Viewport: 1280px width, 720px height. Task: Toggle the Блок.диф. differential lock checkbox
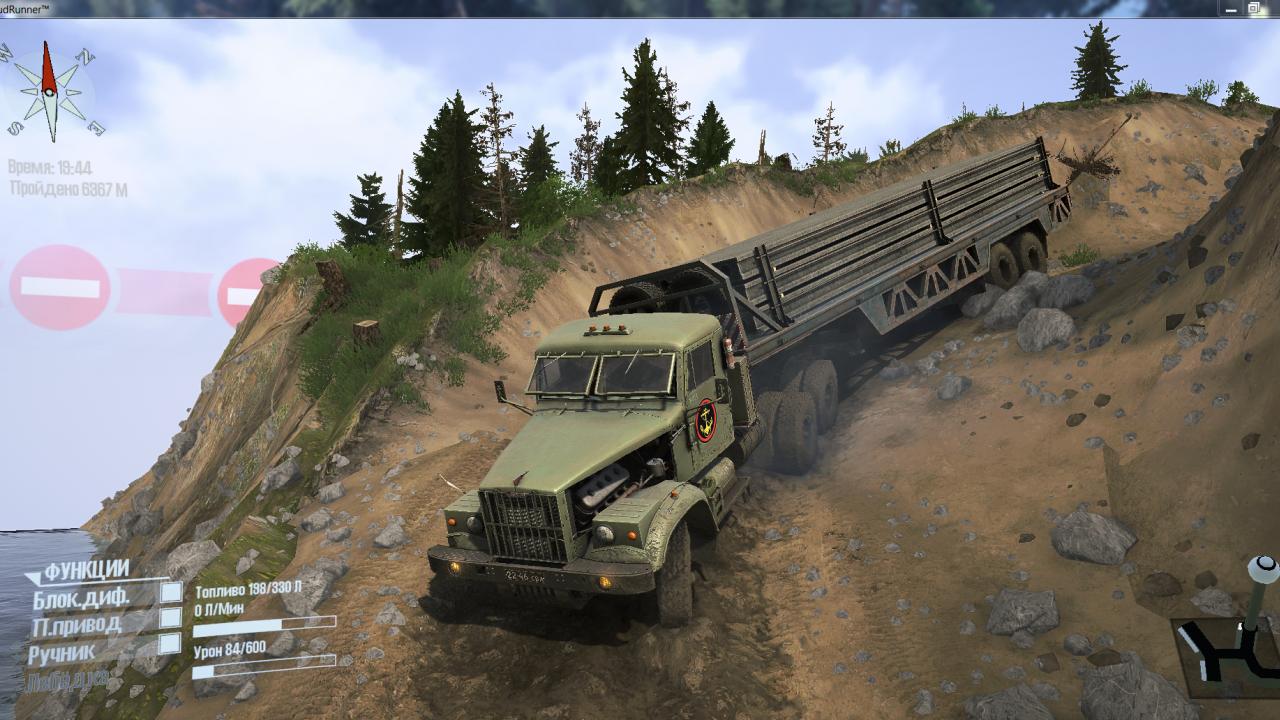pyautogui.click(x=171, y=593)
